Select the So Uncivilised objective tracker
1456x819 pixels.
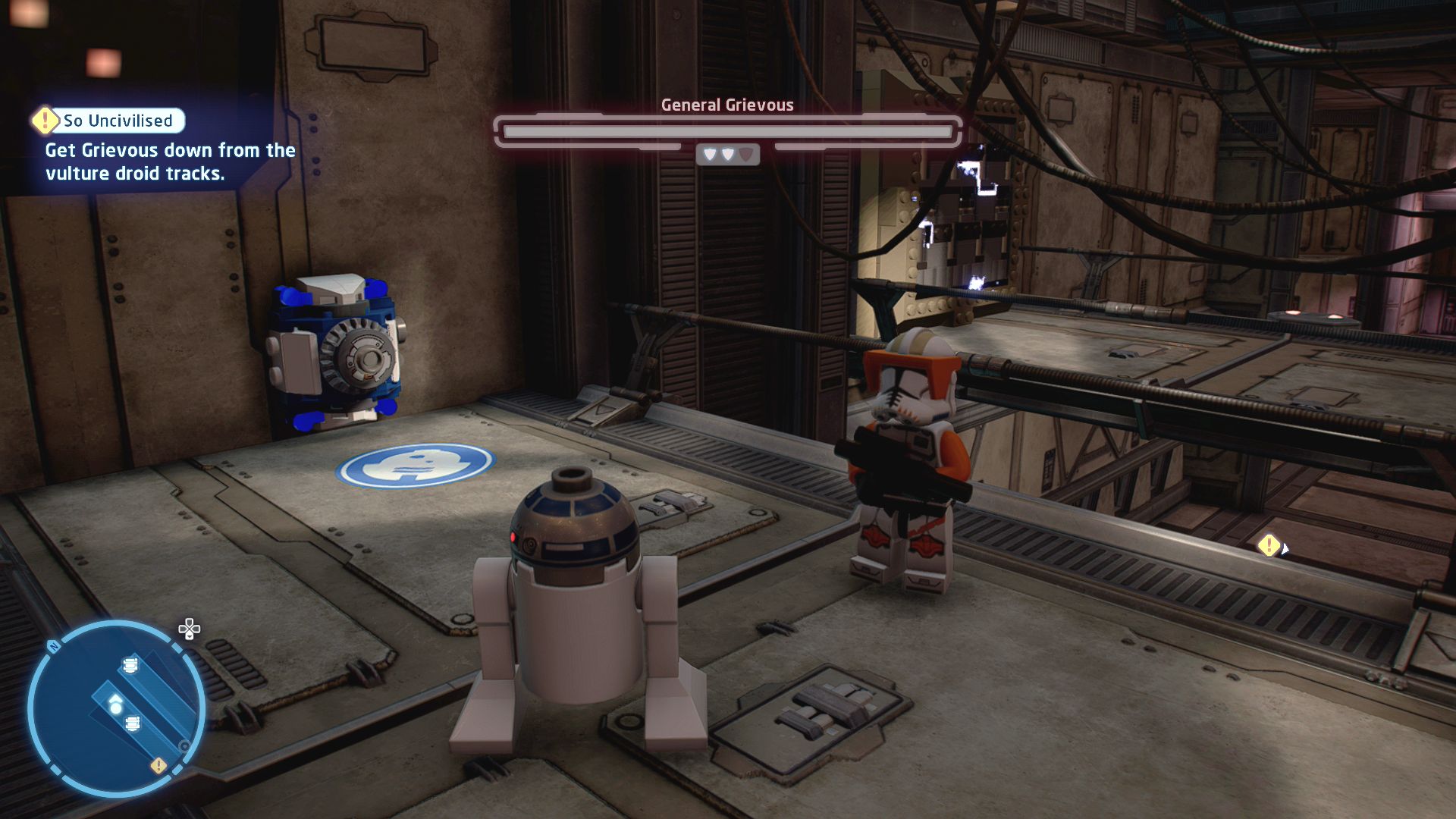pos(108,121)
